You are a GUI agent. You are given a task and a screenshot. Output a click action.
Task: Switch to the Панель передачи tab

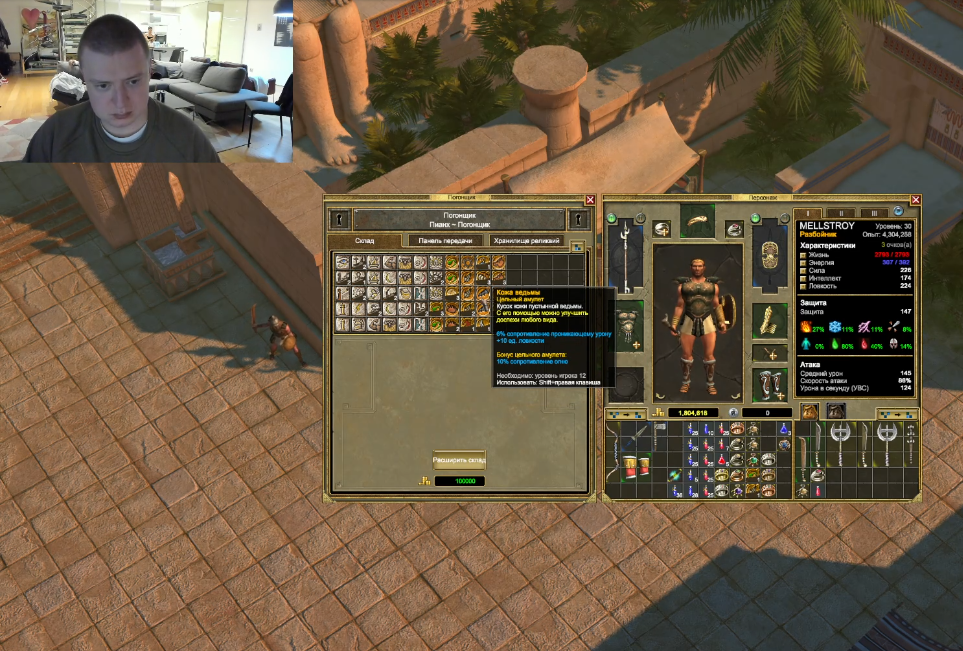(x=445, y=241)
